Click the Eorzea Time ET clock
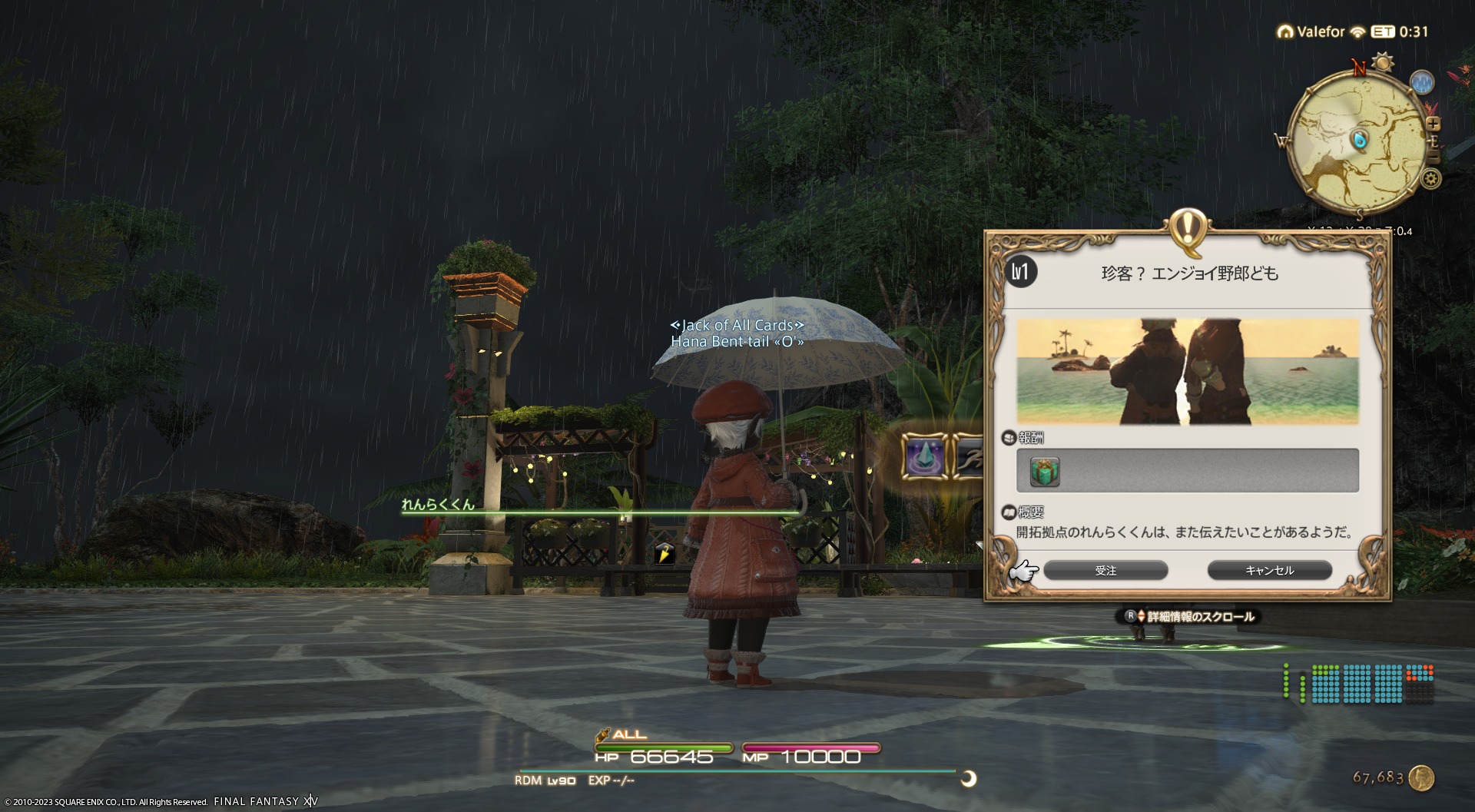This screenshot has width=1475, height=812. point(1400,31)
